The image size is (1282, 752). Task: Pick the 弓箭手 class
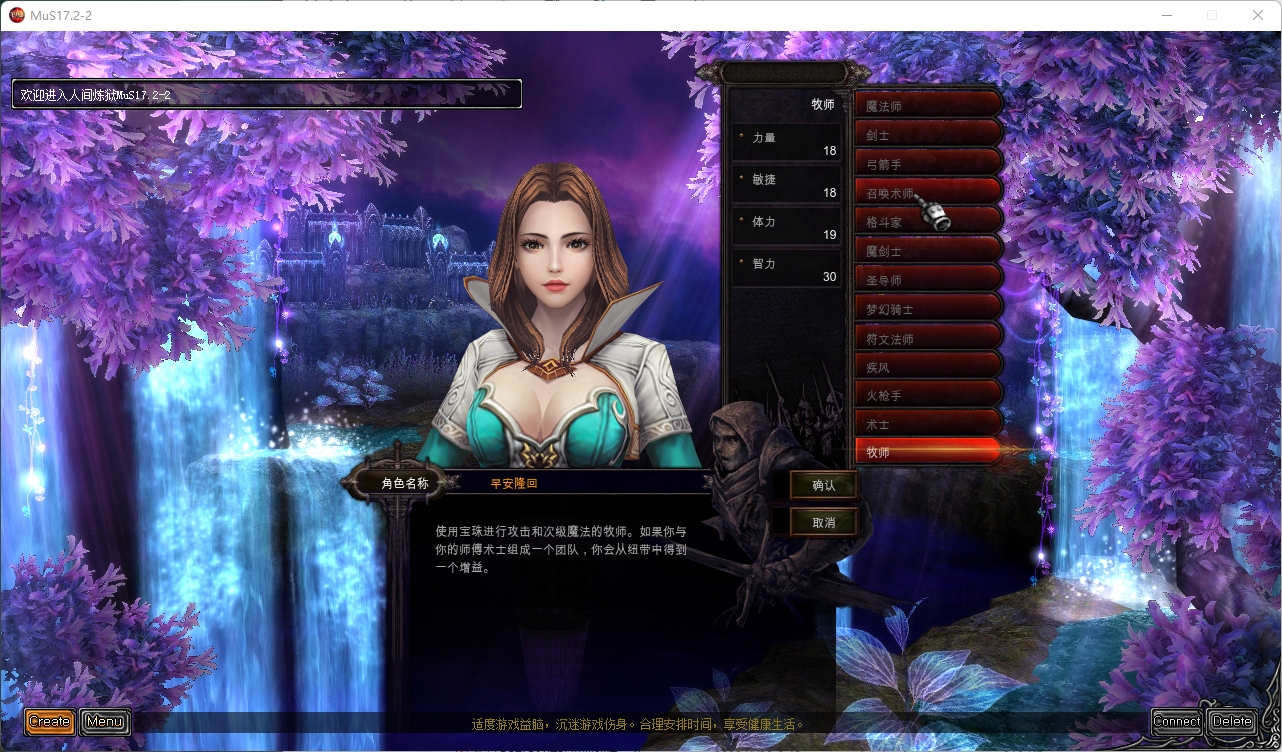coord(927,163)
